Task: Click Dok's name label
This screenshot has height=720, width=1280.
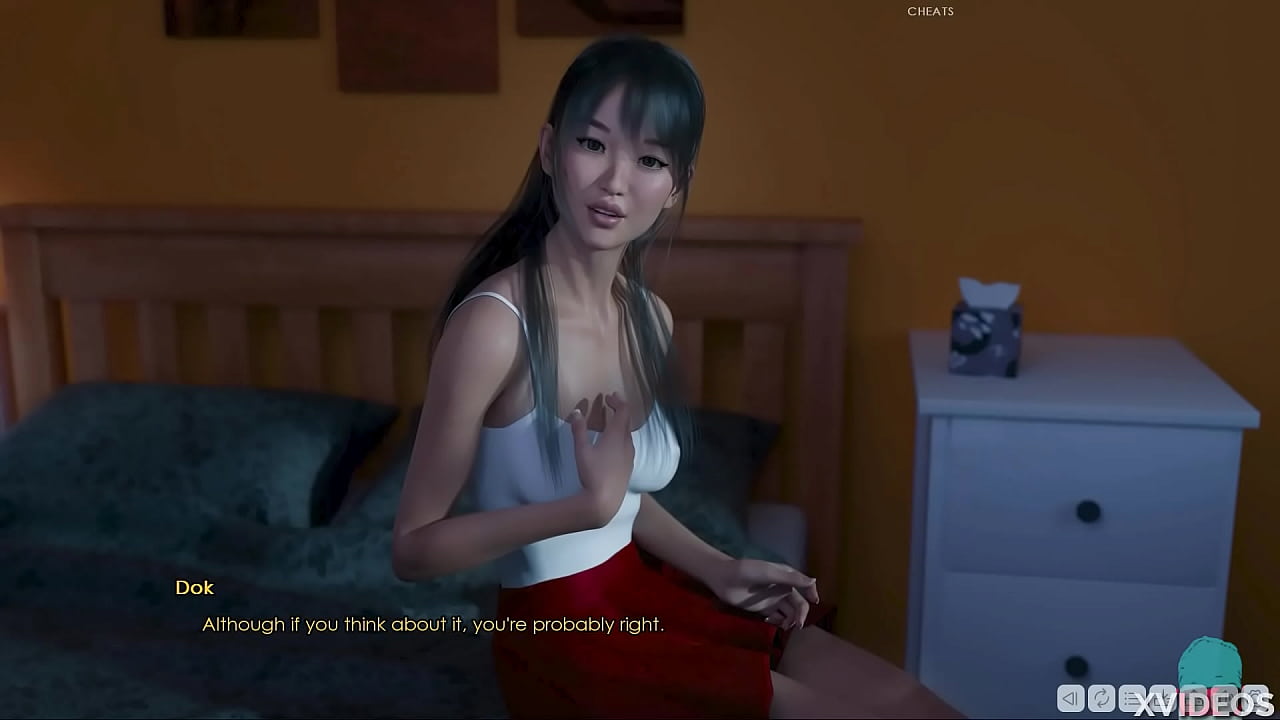Action: pyautogui.click(x=194, y=588)
